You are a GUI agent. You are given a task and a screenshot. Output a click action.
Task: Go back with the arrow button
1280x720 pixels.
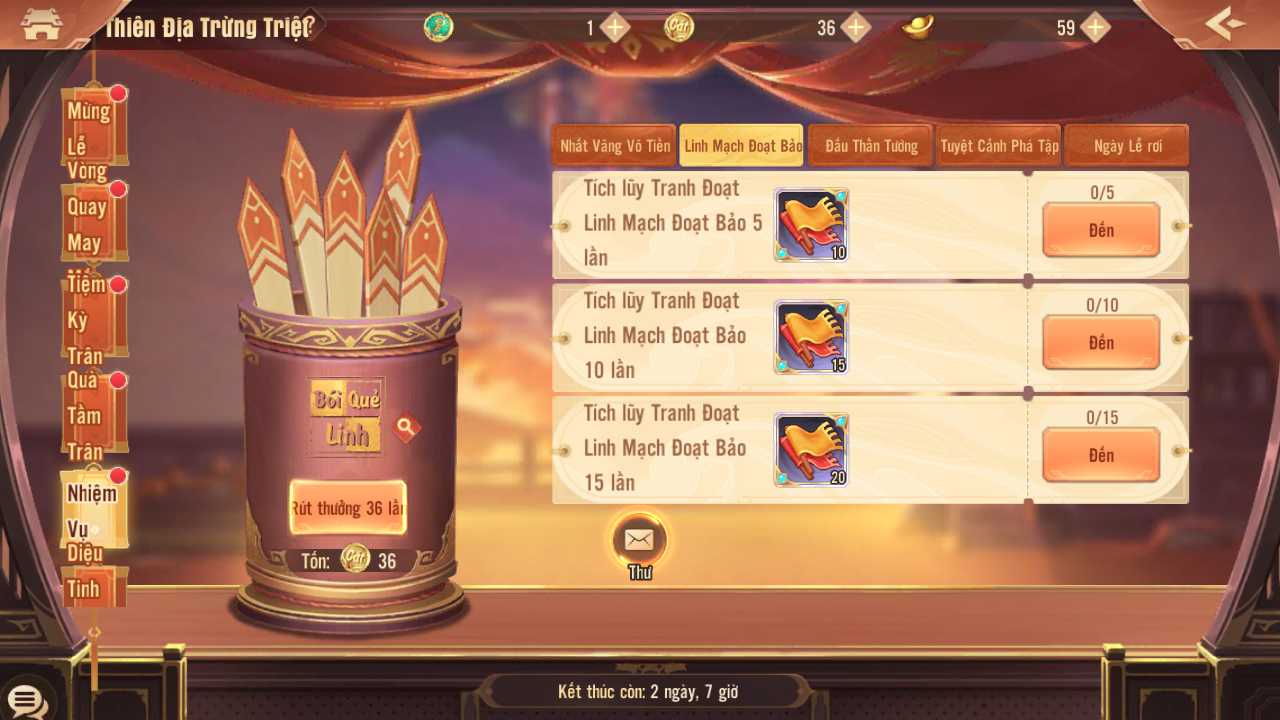click(1225, 23)
